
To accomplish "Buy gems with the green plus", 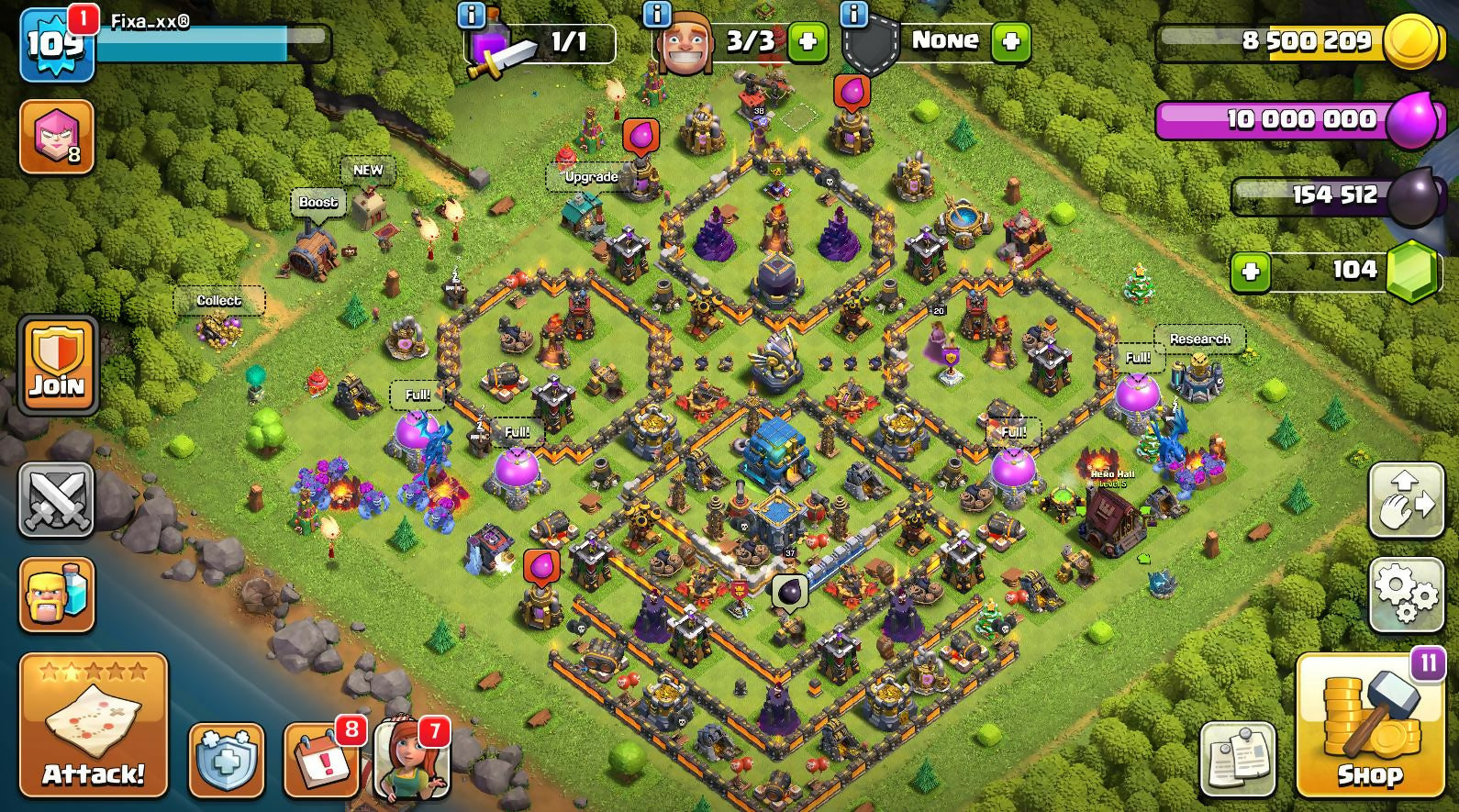I will [1250, 272].
